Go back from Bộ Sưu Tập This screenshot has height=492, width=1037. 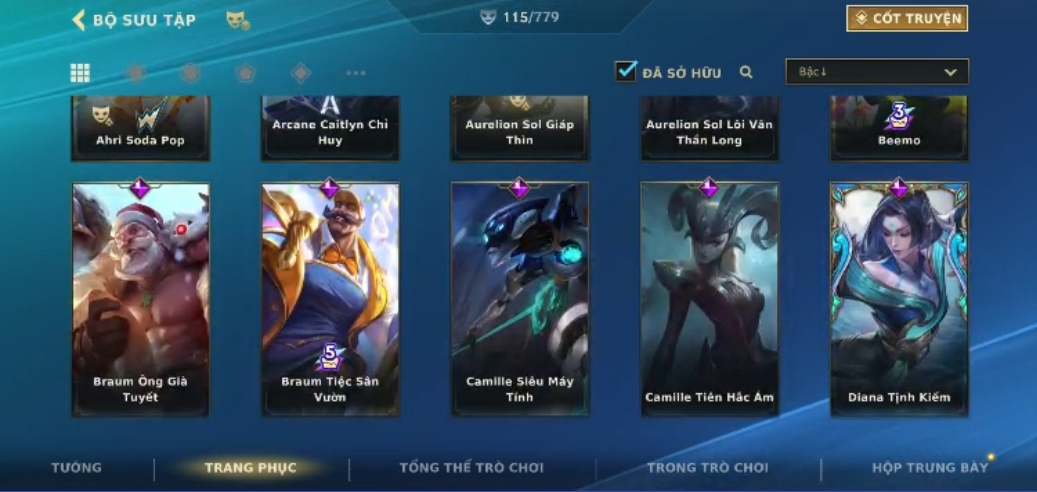click(x=79, y=20)
